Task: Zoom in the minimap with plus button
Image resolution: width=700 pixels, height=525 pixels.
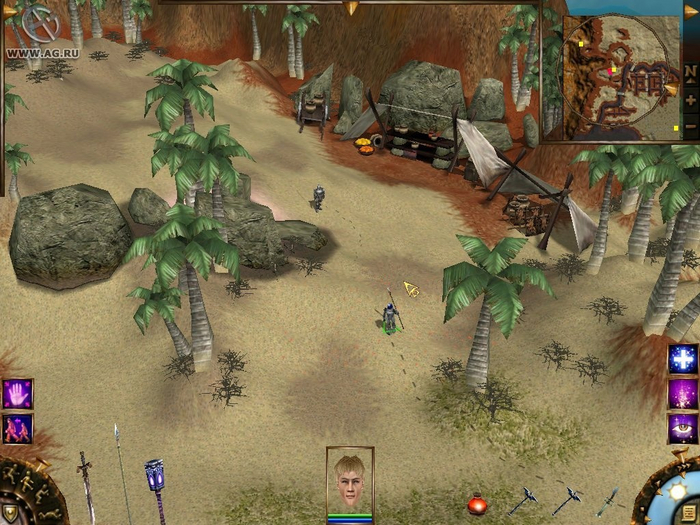Action: point(690,100)
